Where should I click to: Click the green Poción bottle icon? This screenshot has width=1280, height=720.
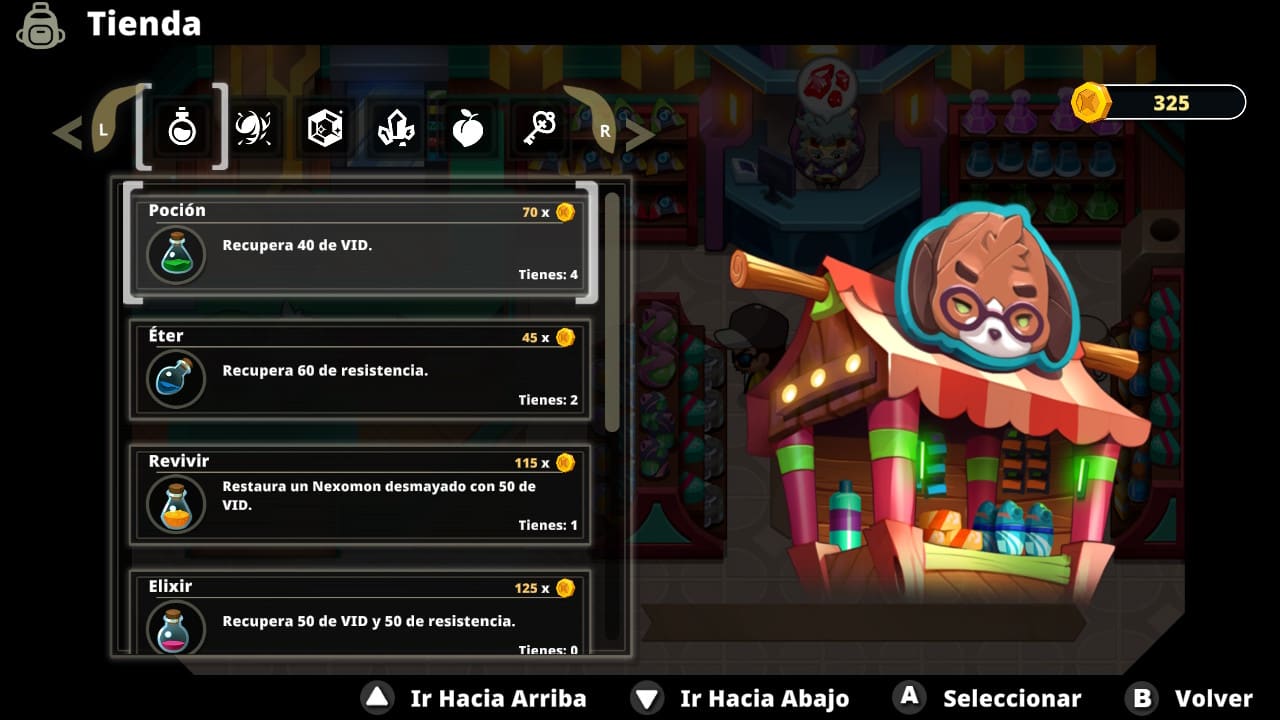[x=176, y=253]
